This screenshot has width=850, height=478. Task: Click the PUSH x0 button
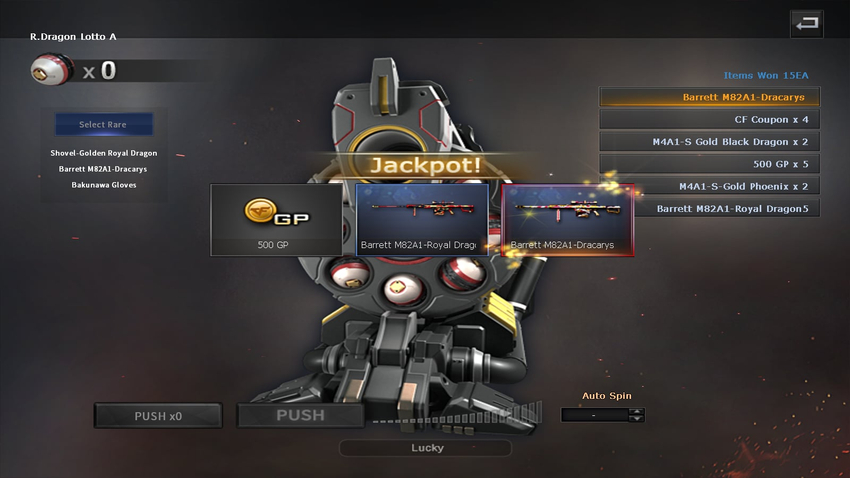click(159, 415)
